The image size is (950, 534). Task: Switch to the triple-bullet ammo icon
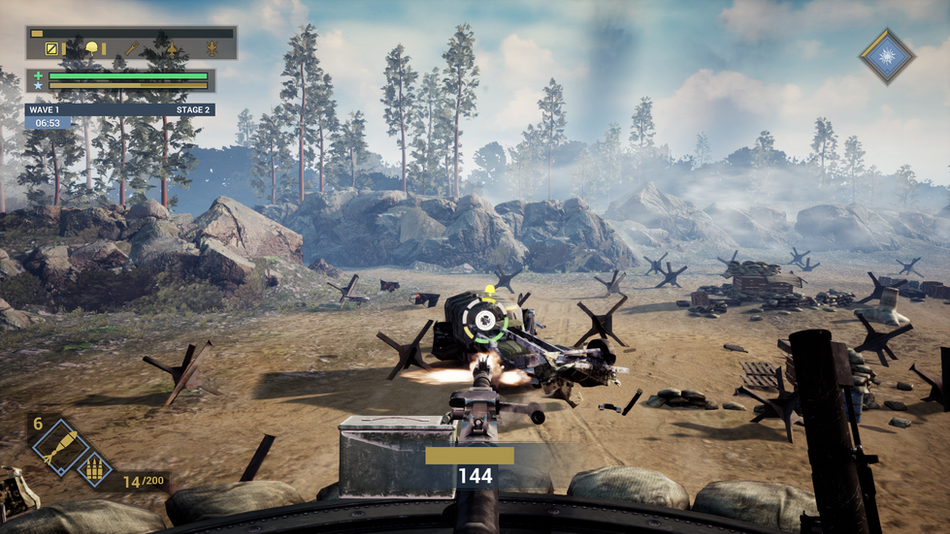(x=96, y=467)
